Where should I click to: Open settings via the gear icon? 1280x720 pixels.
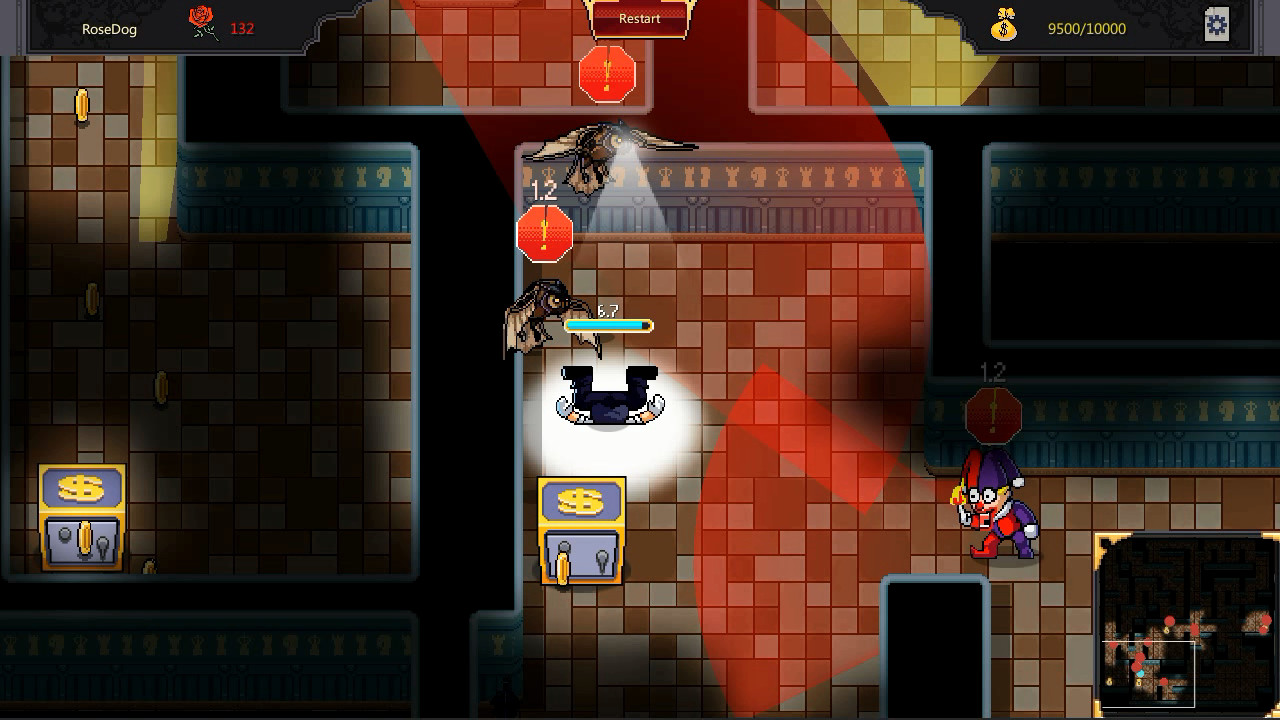(x=1216, y=25)
